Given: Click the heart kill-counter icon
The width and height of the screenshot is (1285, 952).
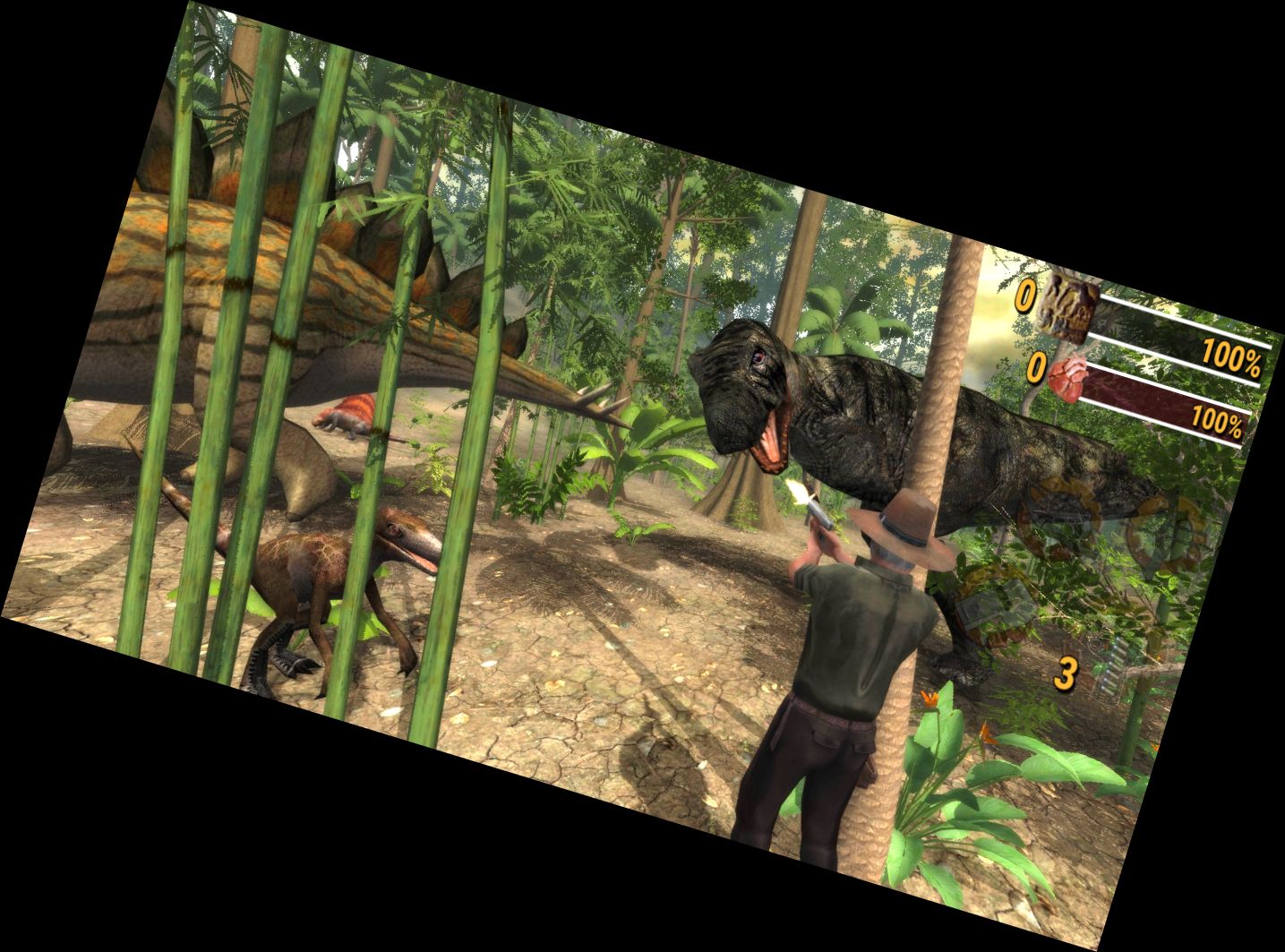Looking at the screenshot, I should (1067, 377).
